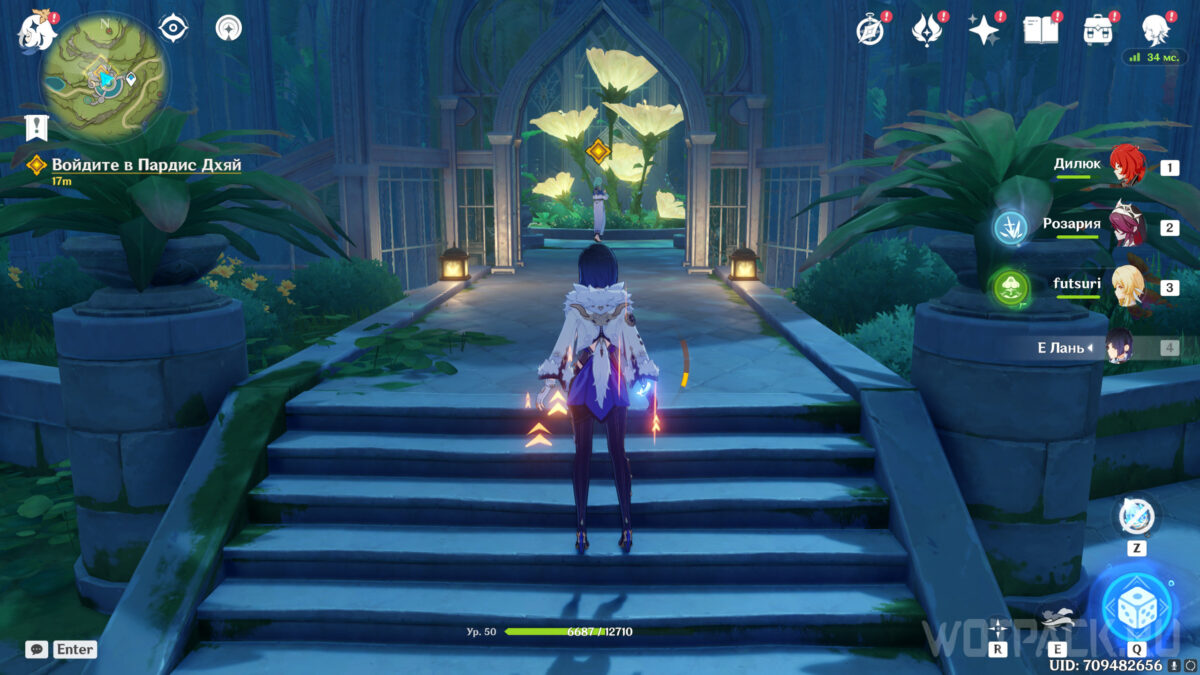The image size is (1200, 675).
Task: Click the quest tracker "Войдите в Пардис Дхяй"
Action: tap(146, 165)
